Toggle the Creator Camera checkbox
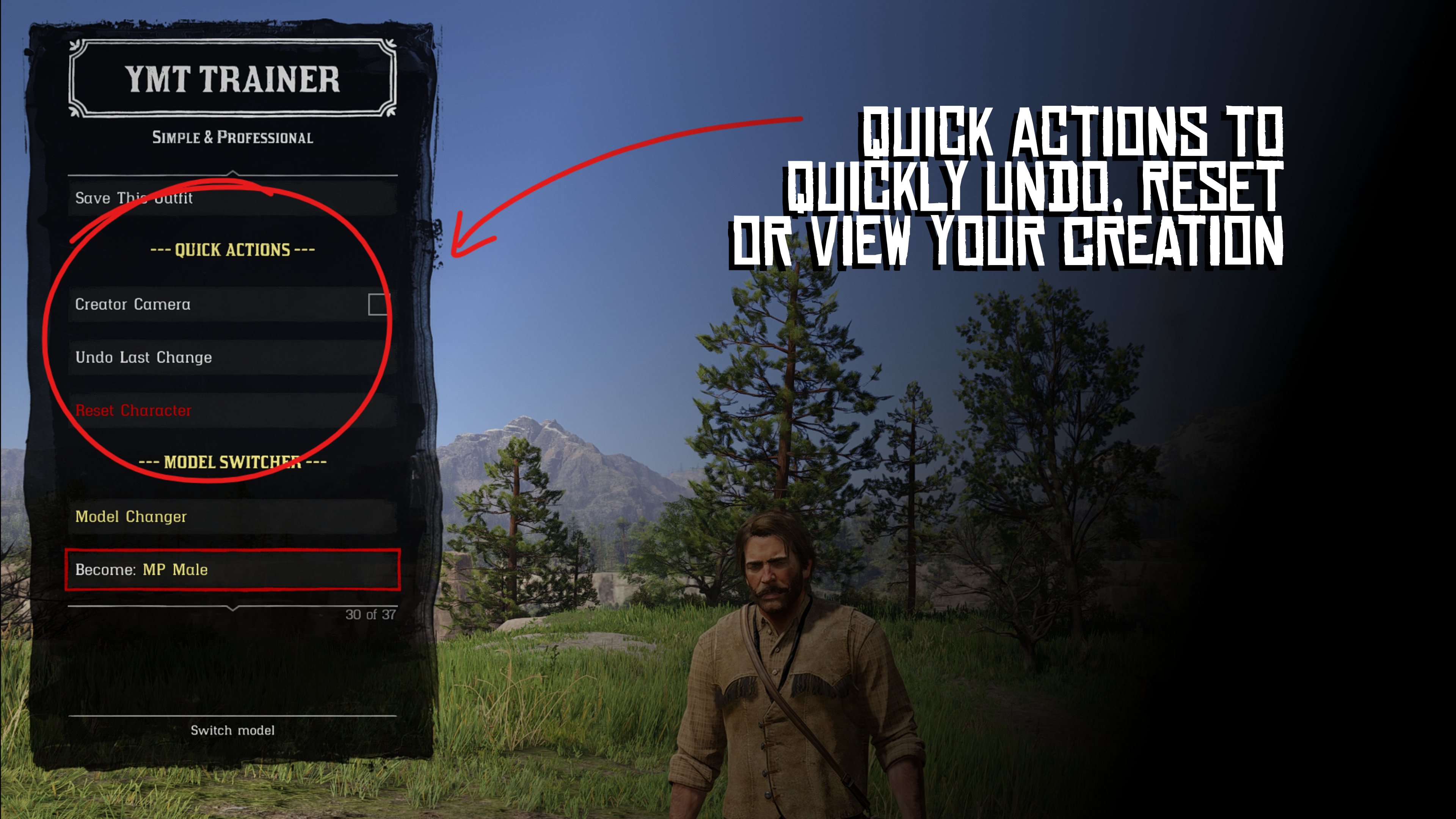This screenshot has width=1456, height=819. click(x=378, y=304)
